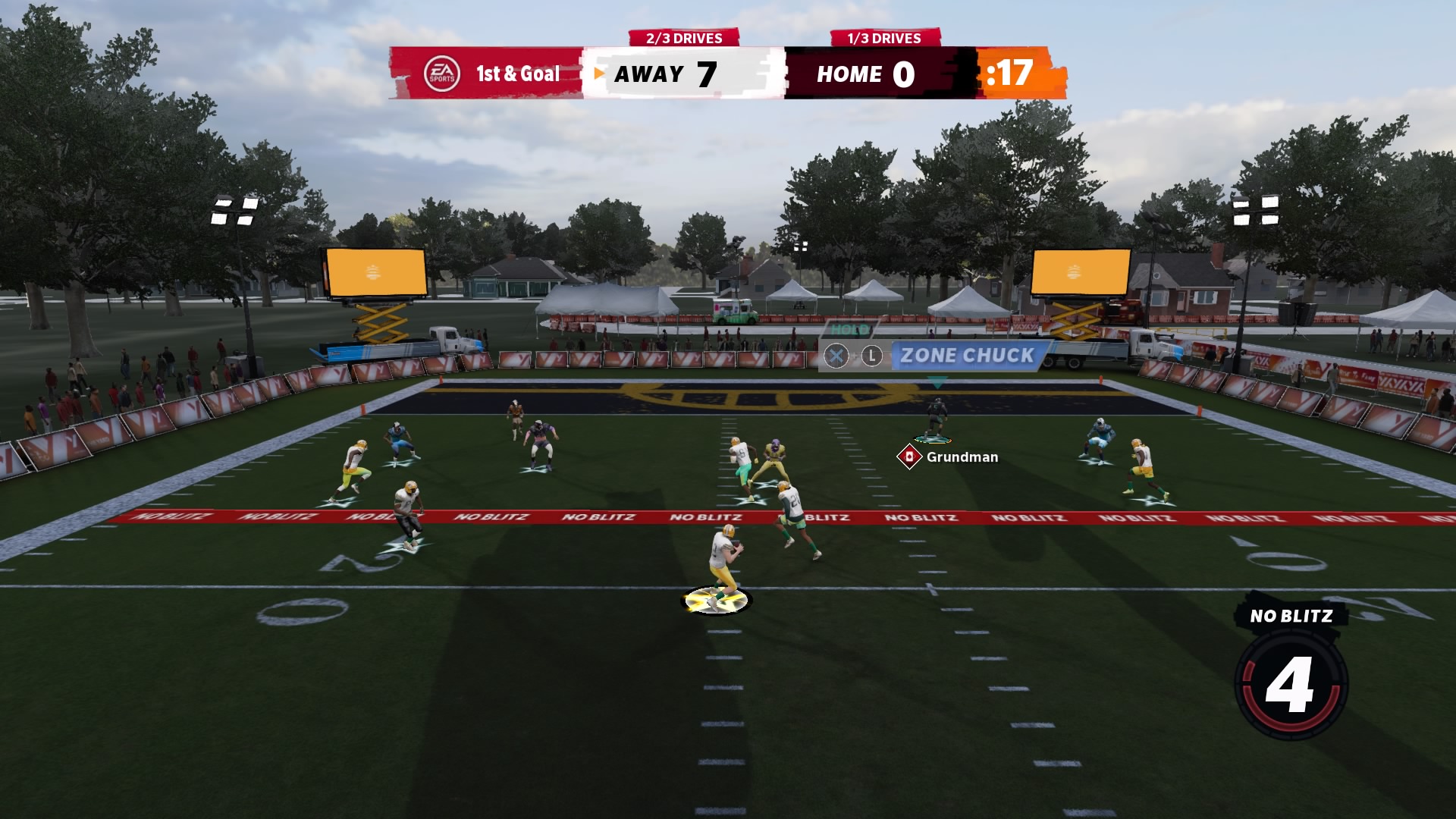Click the Grundman name label
Viewport: 1456px width, 819px height.
click(x=960, y=457)
